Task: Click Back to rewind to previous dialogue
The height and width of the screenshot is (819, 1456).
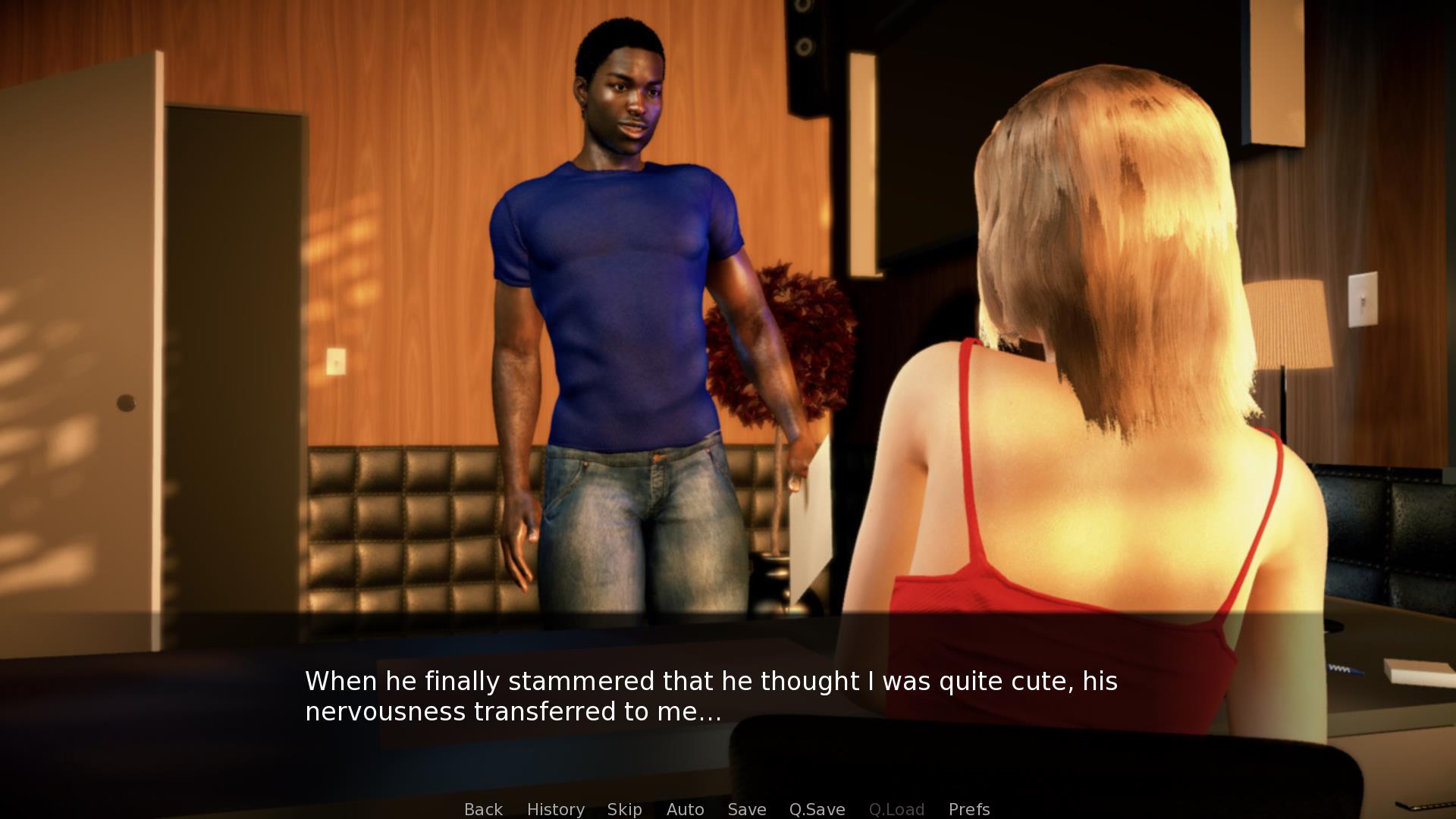Action: pos(483,809)
